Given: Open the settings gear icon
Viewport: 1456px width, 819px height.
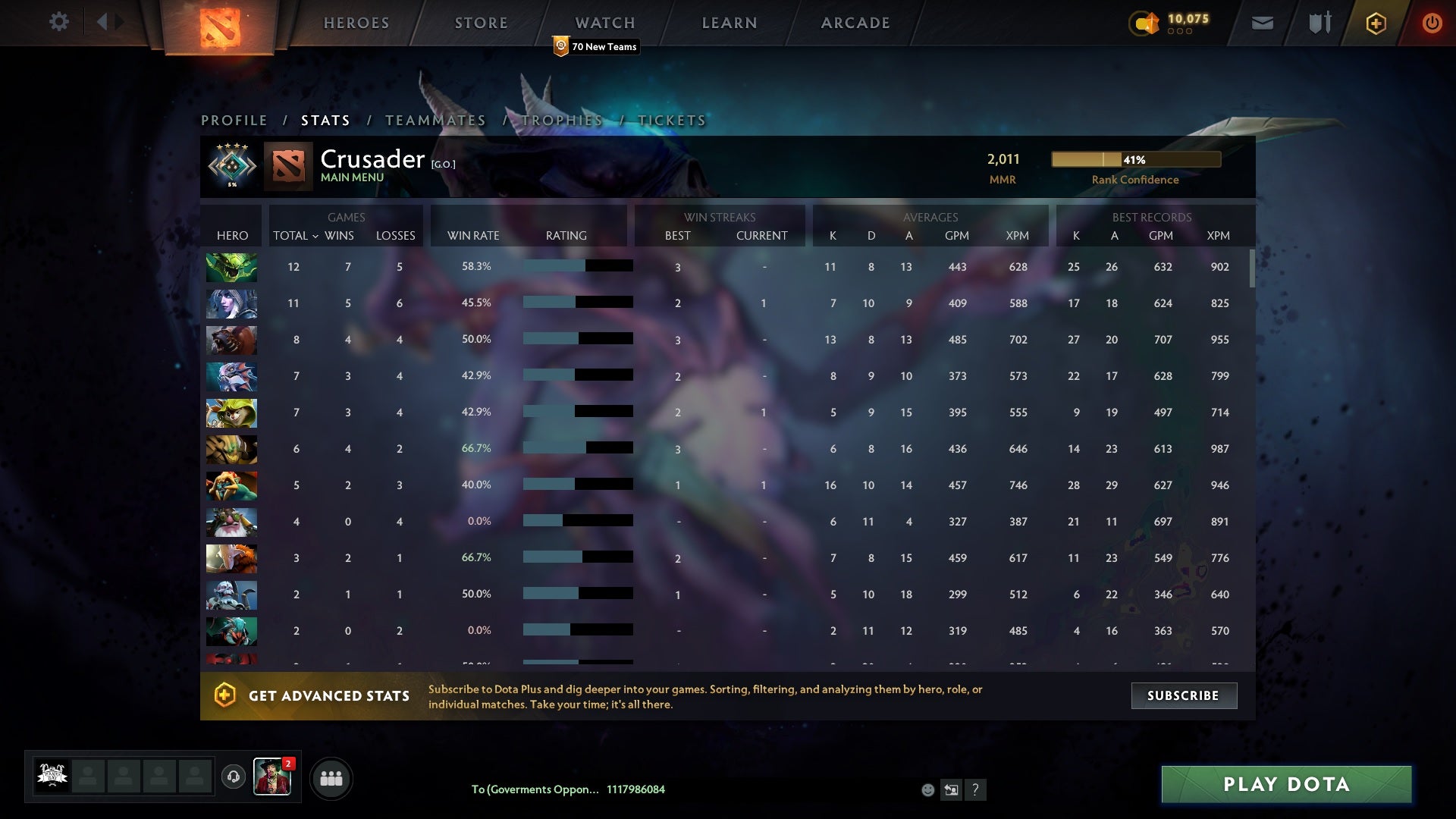Looking at the screenshot, I should click(x=58, y=22).
